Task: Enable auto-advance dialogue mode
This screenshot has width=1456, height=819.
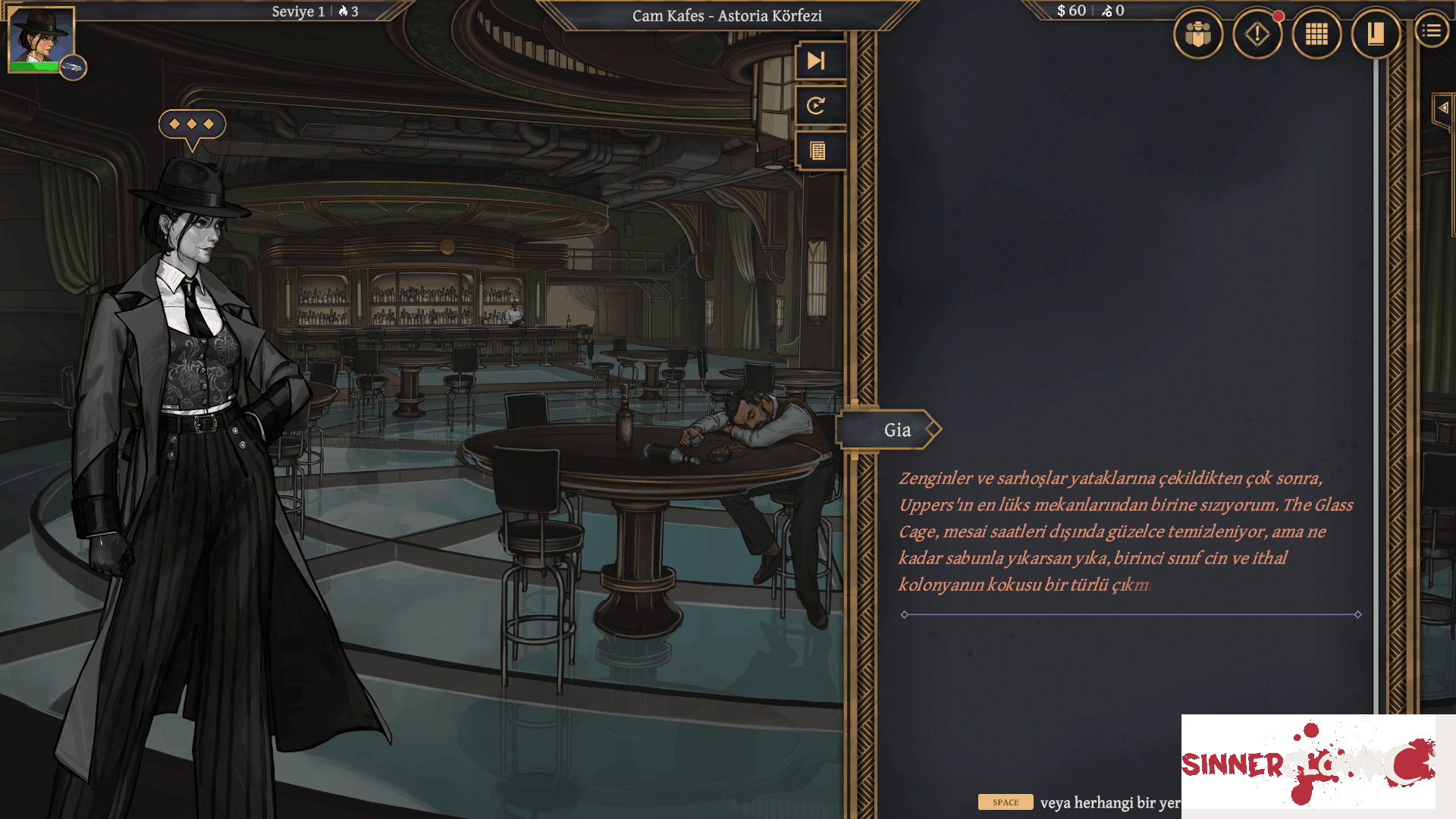Action: click(x=820, y=106)
